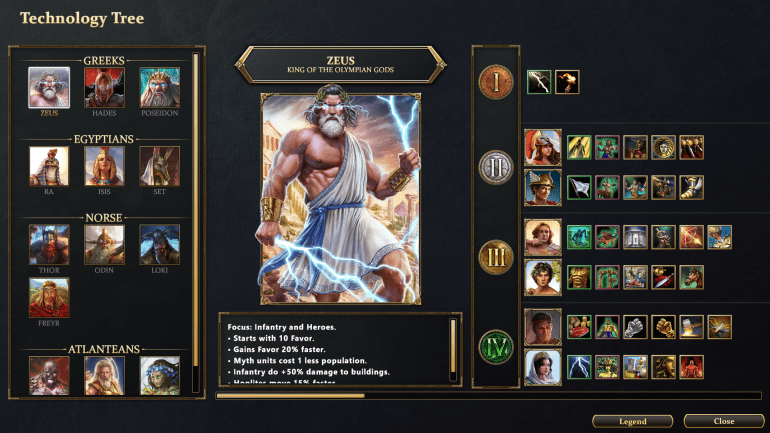Viewport: 770px width, 433px height.
Task: Click the lightning bolt icon in Age IV
Action: pos(579,366)
